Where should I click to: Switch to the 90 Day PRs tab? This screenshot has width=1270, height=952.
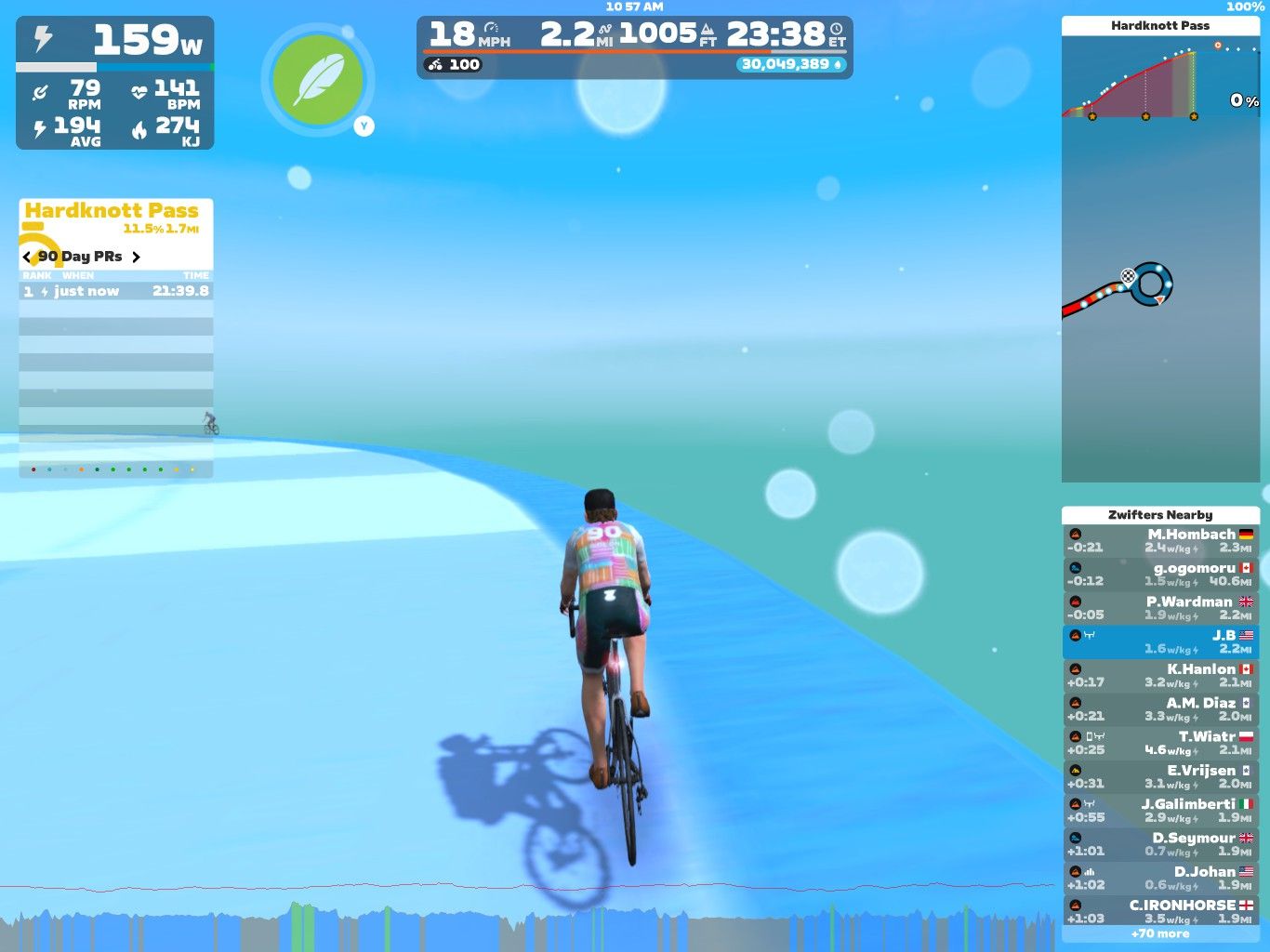coord(79,257)
